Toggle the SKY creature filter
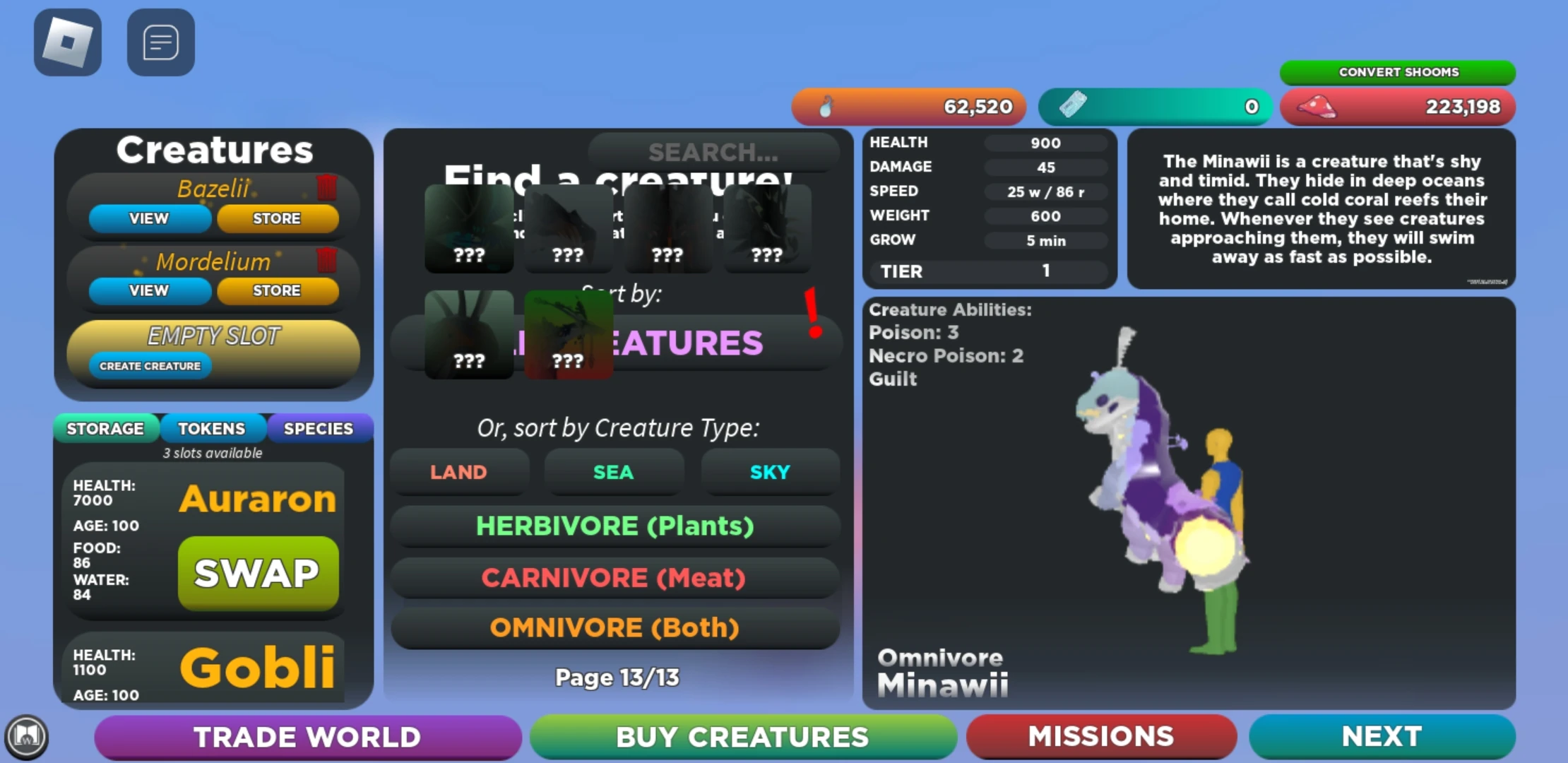Image resolution: width=1568 pixels, height=763 pixels. pos(769,472)
